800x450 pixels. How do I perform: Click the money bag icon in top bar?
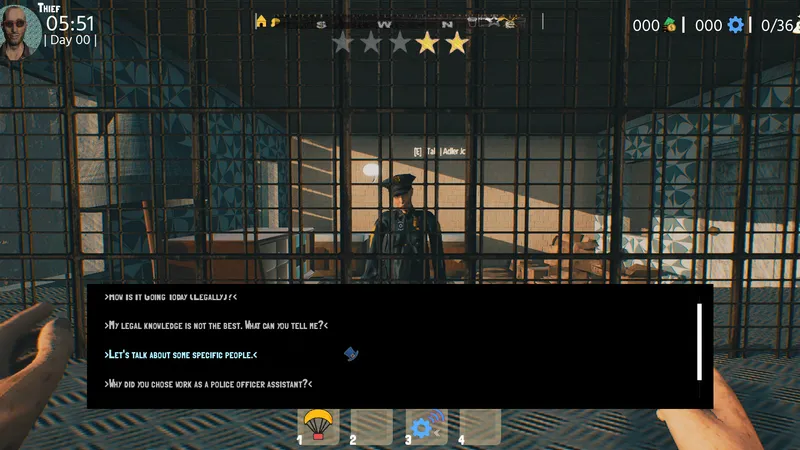[670, 25]
